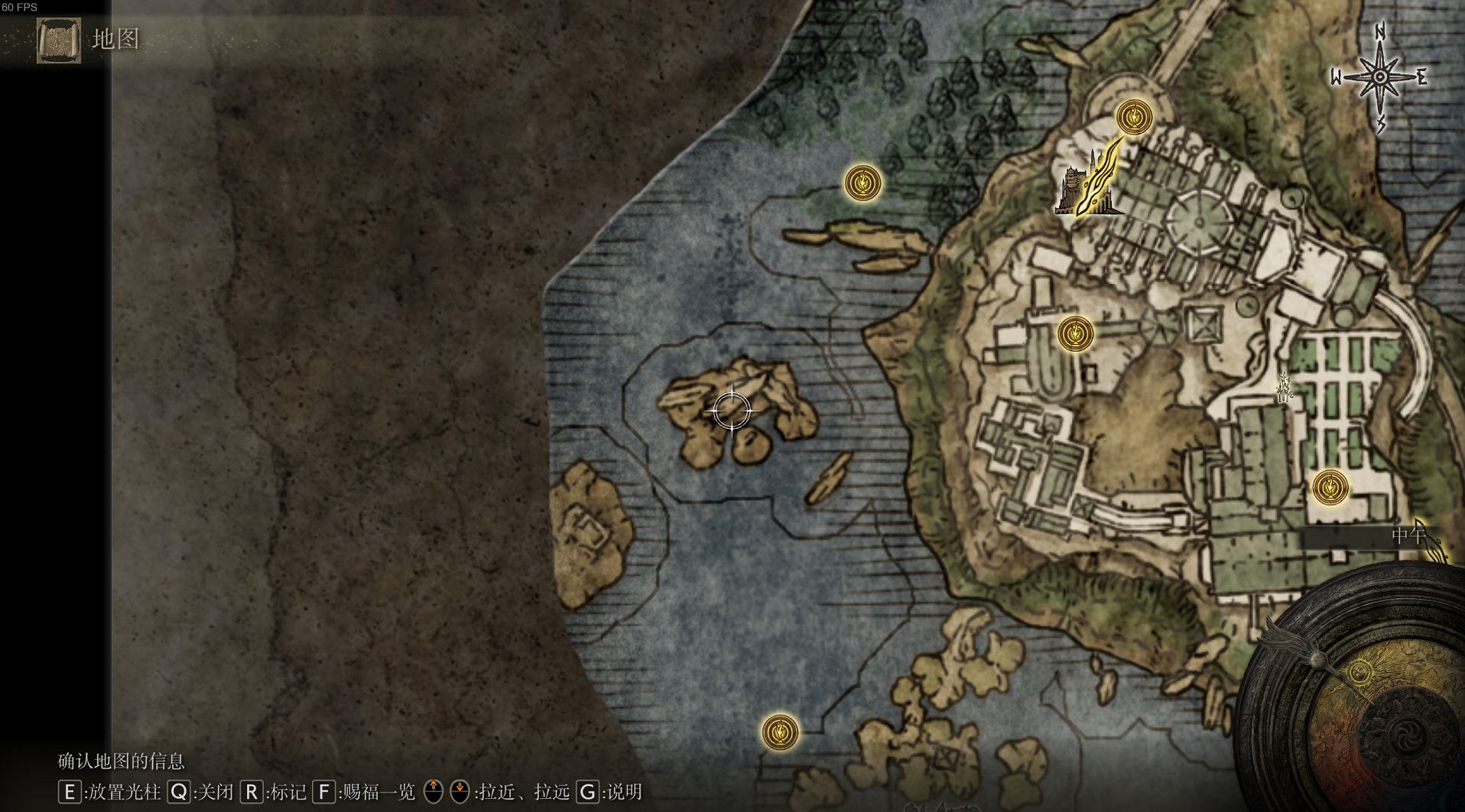This screenshot has width=1465, height=812.
Task: Pick the grace marker by the academy's southeast courtyard
Action: pos(1330,487)
